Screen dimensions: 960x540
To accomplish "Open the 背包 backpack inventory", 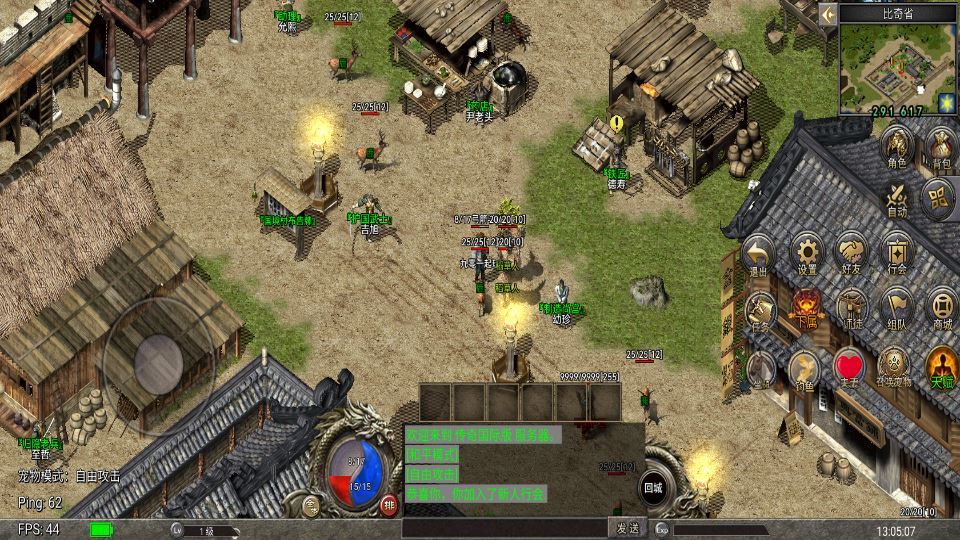I will 940,146.
